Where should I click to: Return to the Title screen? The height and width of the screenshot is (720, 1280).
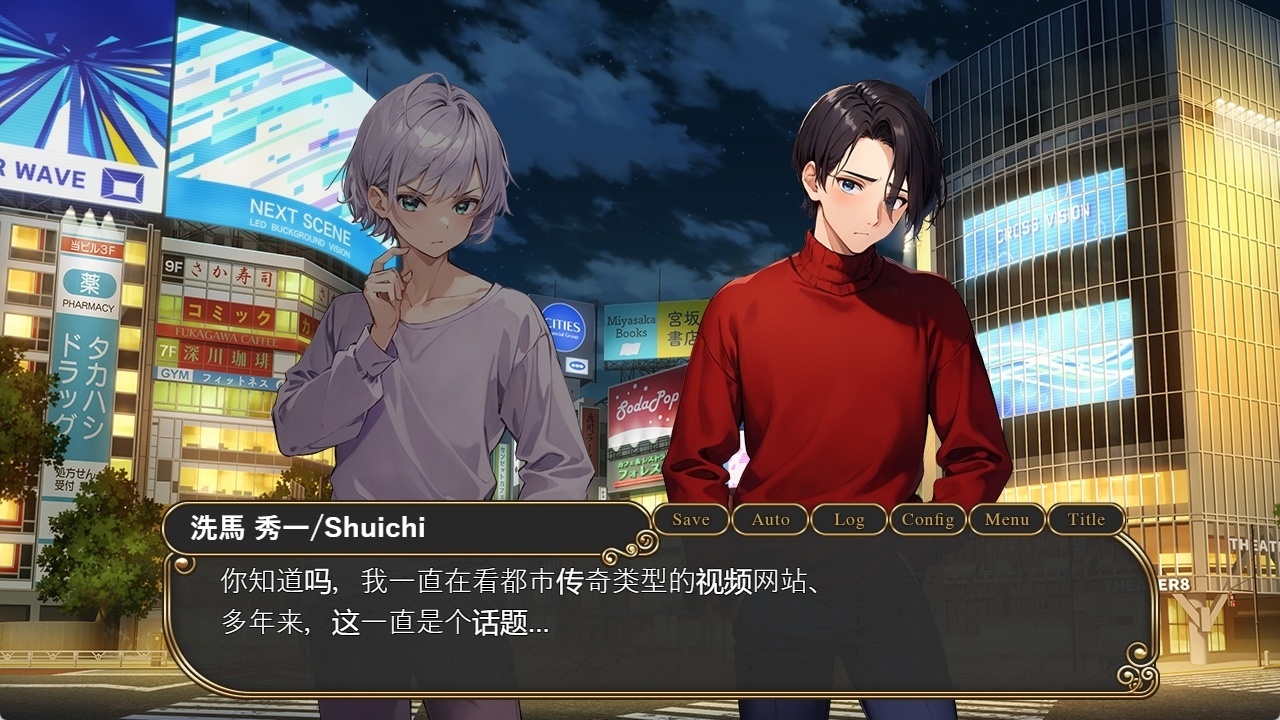pyautogui.click(x=1086, y=519)
